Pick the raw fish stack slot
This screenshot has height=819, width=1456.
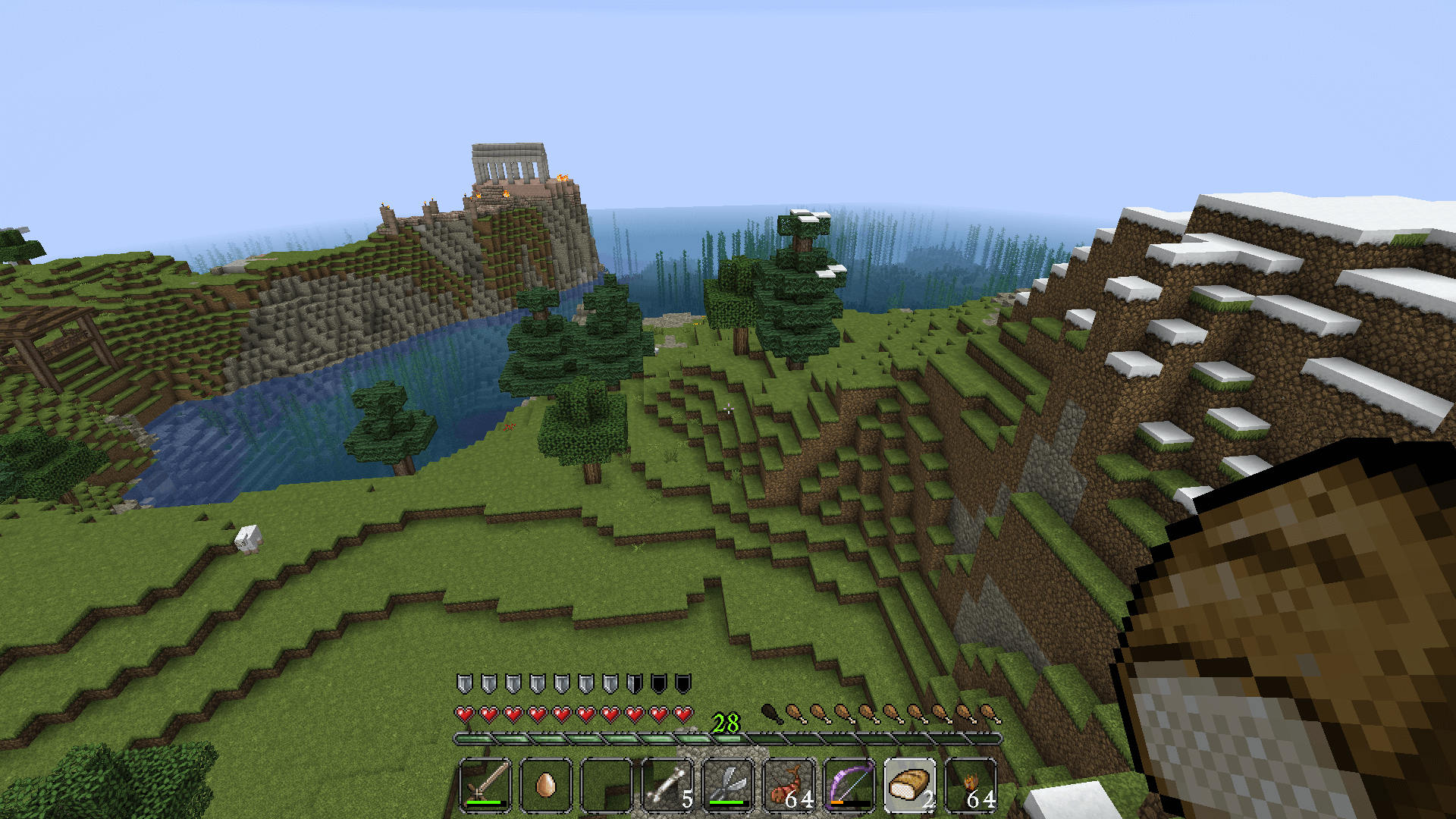pos(789,784)
